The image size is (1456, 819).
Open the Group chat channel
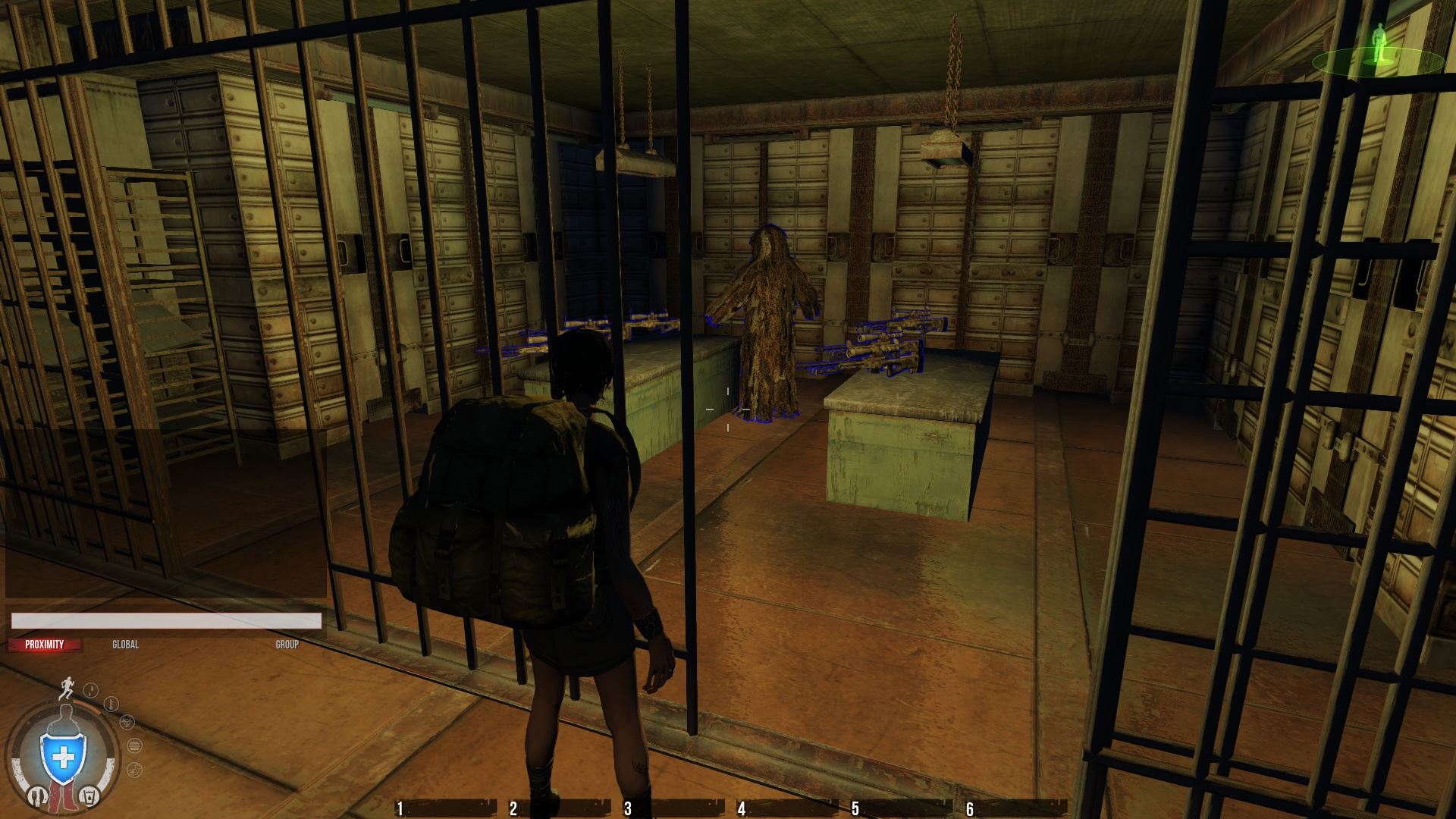(x=287, y=645)
